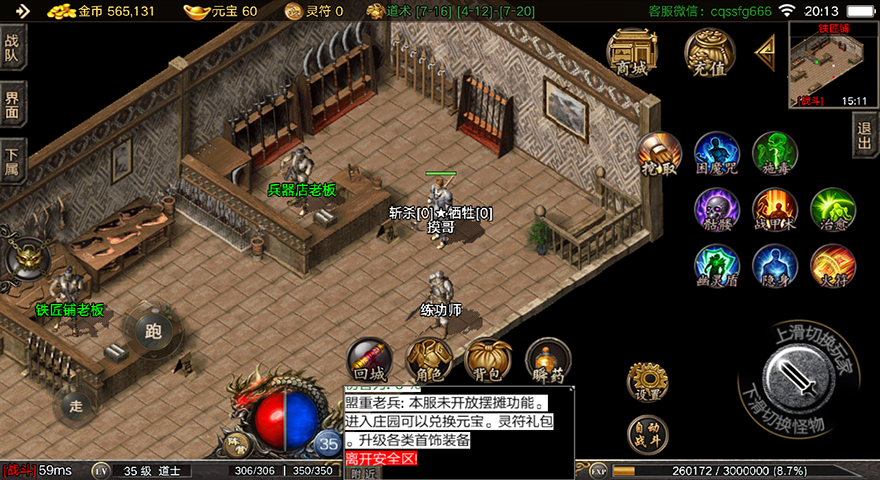Activate the 幽灵盾 shield skill
Viewport: 880px width, 480px height.
[717, 267]
